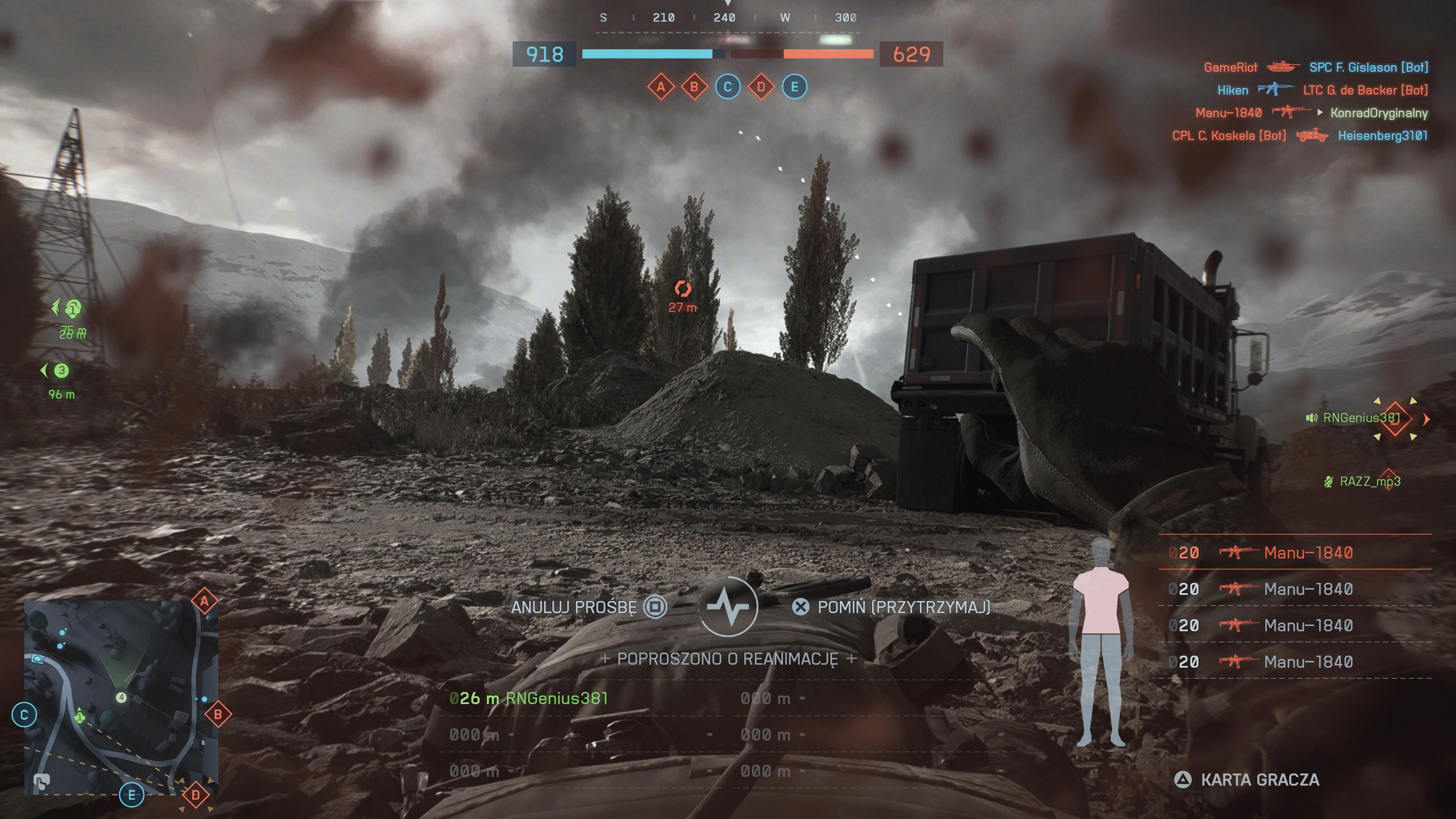The image size is (1456, 819).
Task: Cancel the revive request via ANULUJ PROŚBĘ
Action: [x=588, y=607]
